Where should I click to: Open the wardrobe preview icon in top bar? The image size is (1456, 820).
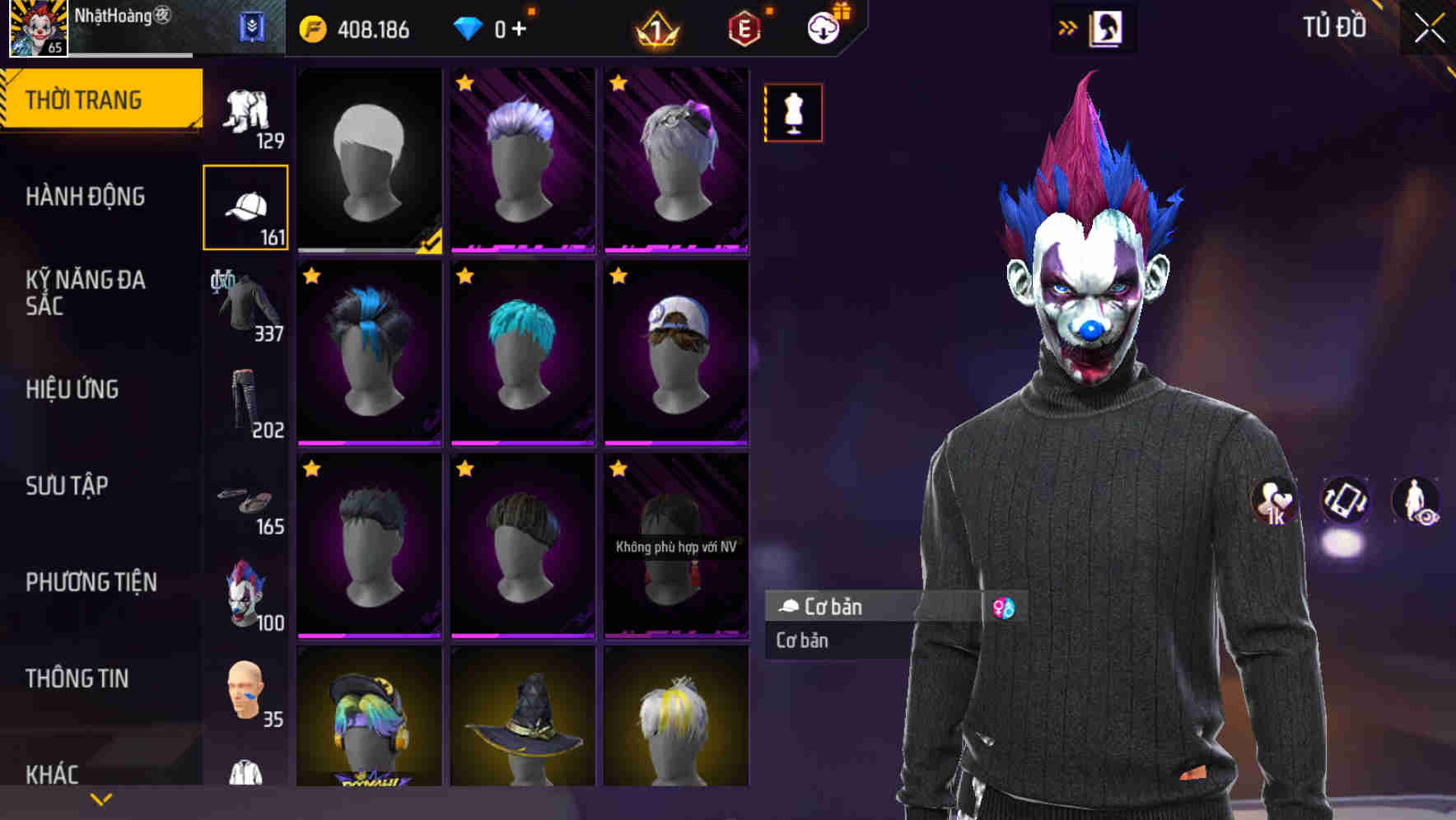pyautogui.click(x=1107, y=27)
